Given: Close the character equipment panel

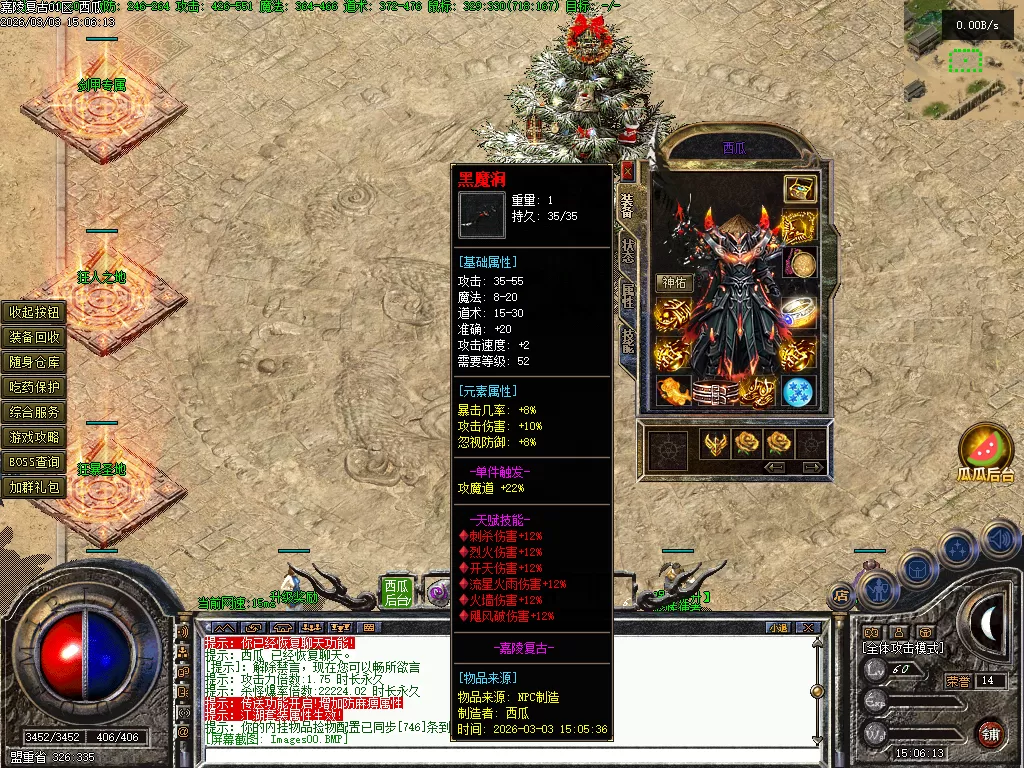Looking at the screenshot, I should click(627, 170).
